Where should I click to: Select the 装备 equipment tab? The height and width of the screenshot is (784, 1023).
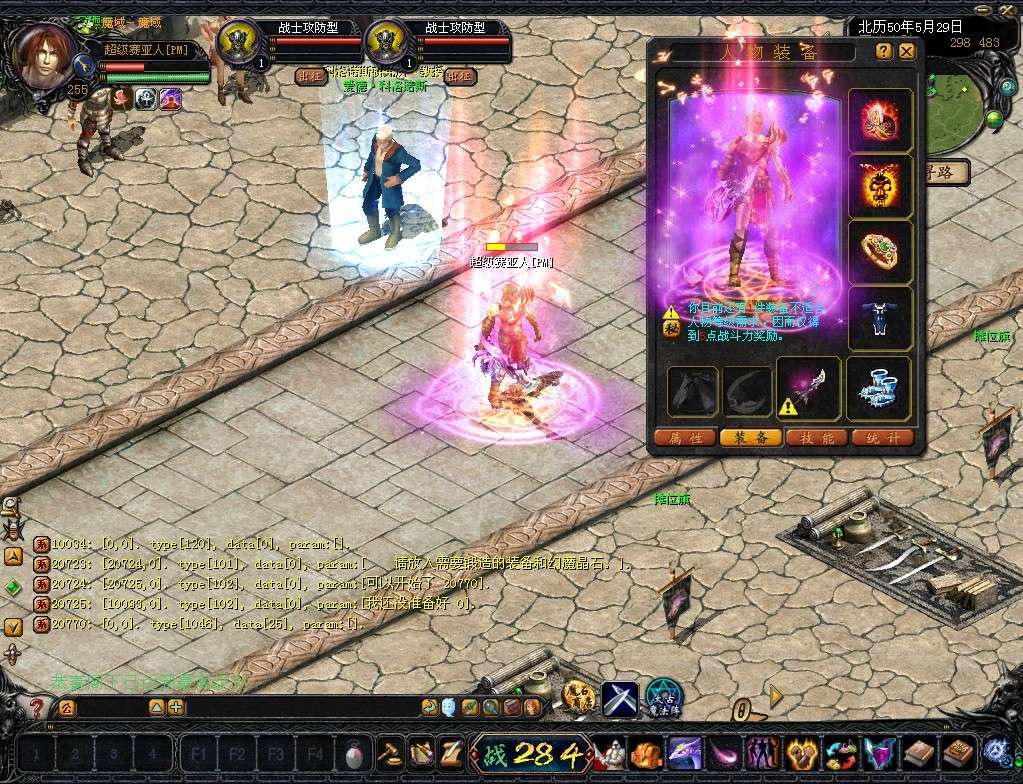pyautogui.click(x=750, y=438)
